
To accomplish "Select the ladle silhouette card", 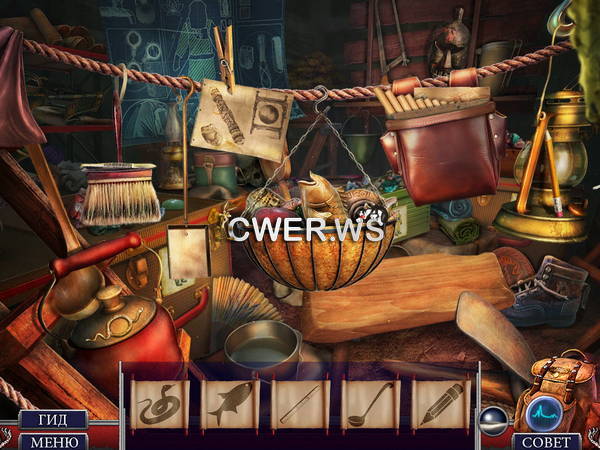I will [x=371, y=404].
